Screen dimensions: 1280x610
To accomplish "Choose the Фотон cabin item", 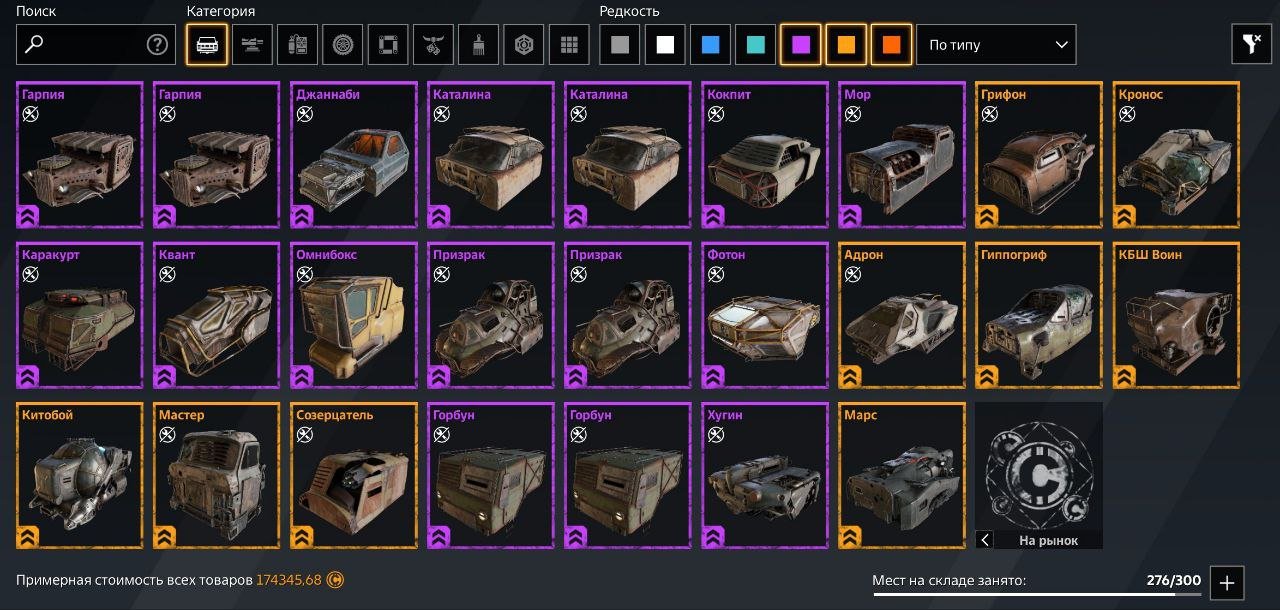I will pyautogui.click(x=764, y=315).
